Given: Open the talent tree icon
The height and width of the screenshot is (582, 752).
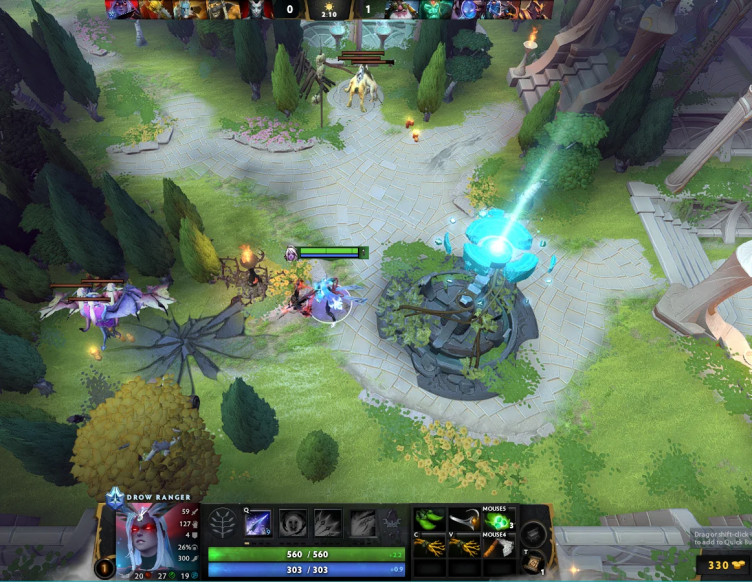Looking at the screenshot, I should point(224,523).
